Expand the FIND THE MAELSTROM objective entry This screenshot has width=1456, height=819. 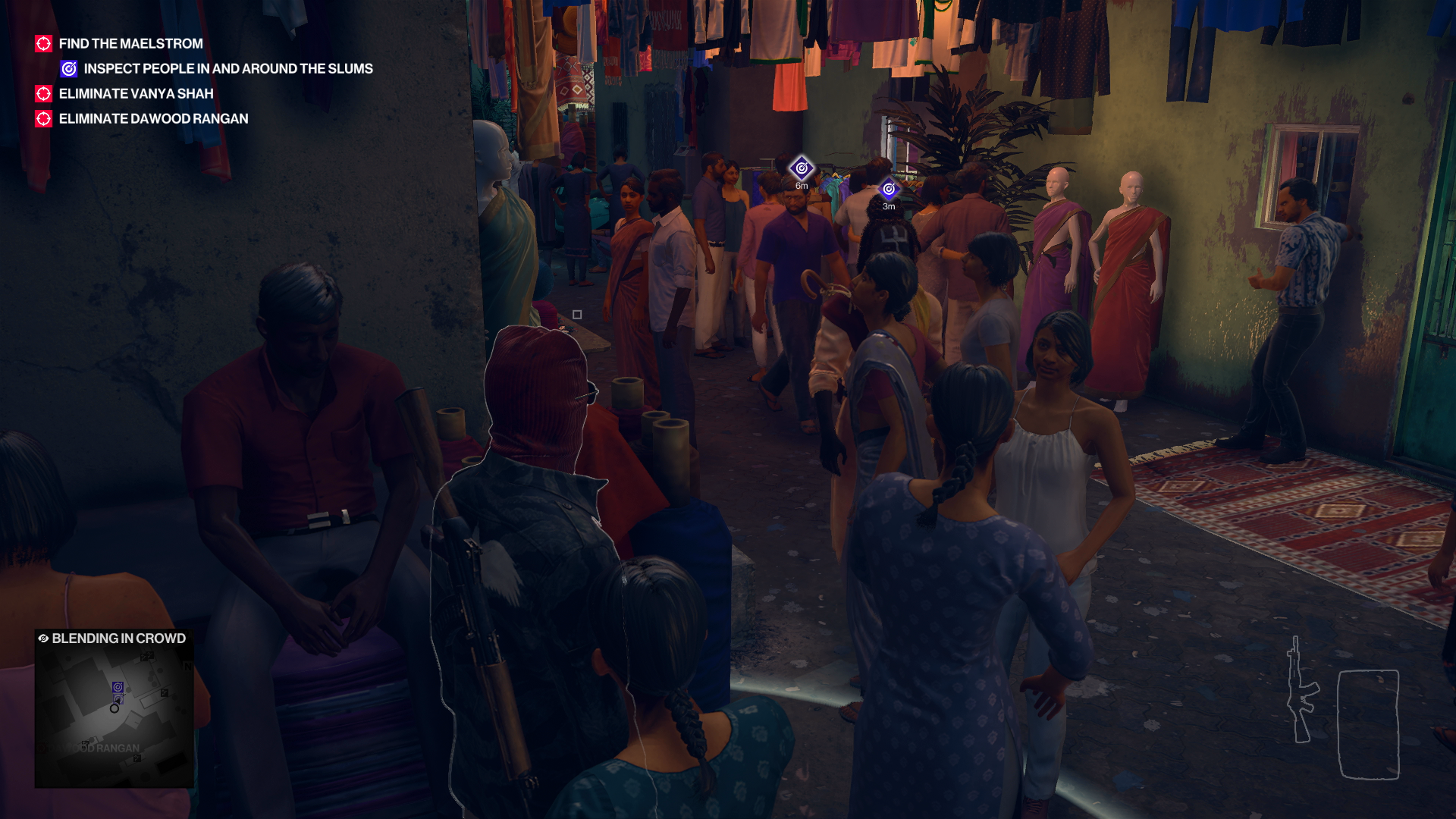(130, 43)
